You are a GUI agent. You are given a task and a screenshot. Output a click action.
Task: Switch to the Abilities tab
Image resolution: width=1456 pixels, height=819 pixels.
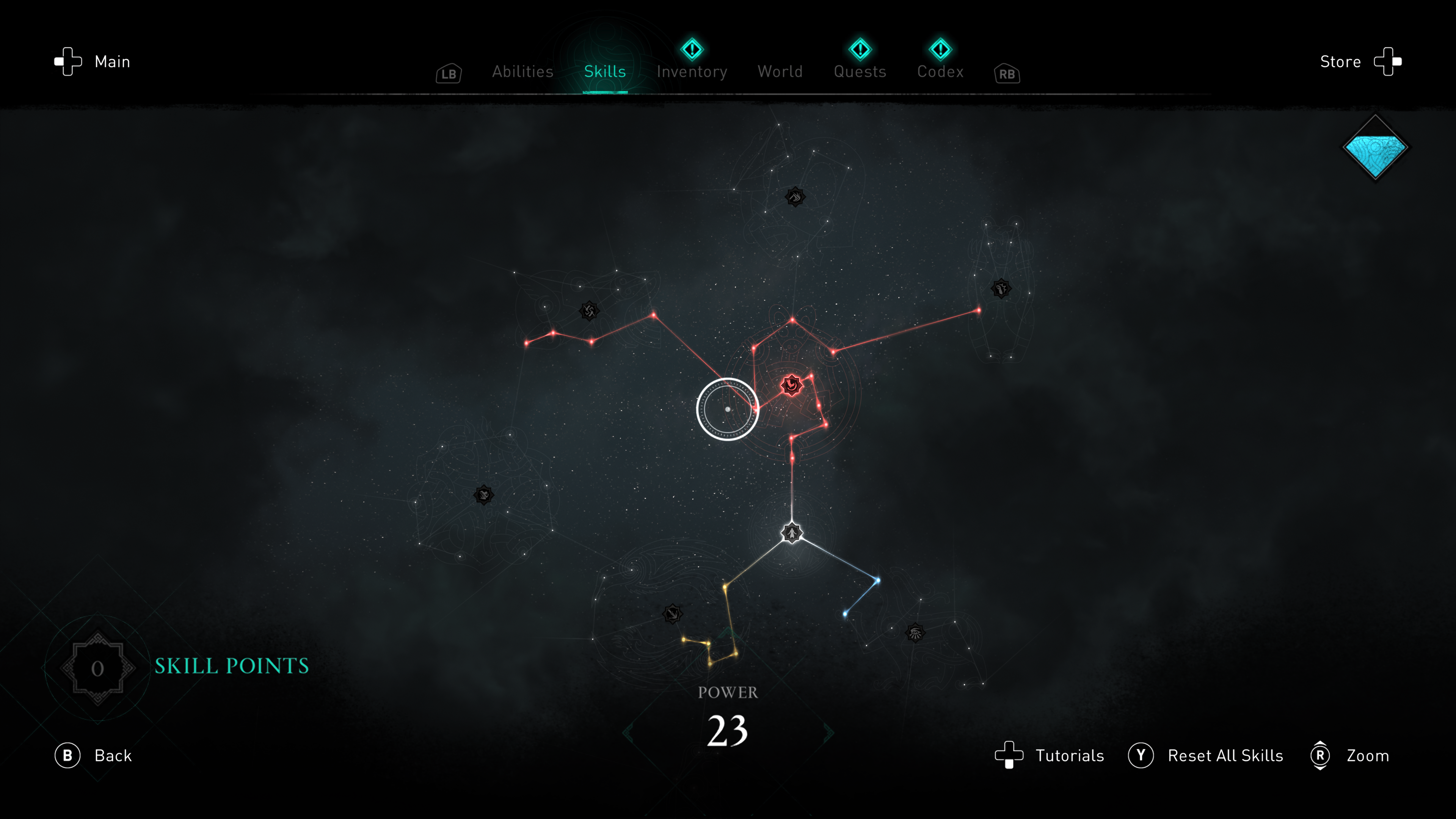click(x=522, y=72)
